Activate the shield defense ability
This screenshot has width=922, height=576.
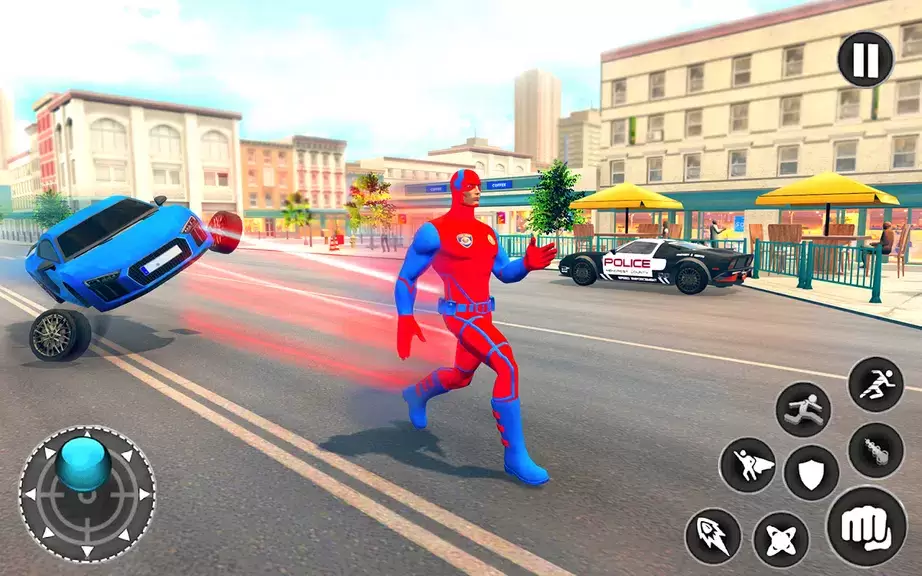[x=811, y=473]
